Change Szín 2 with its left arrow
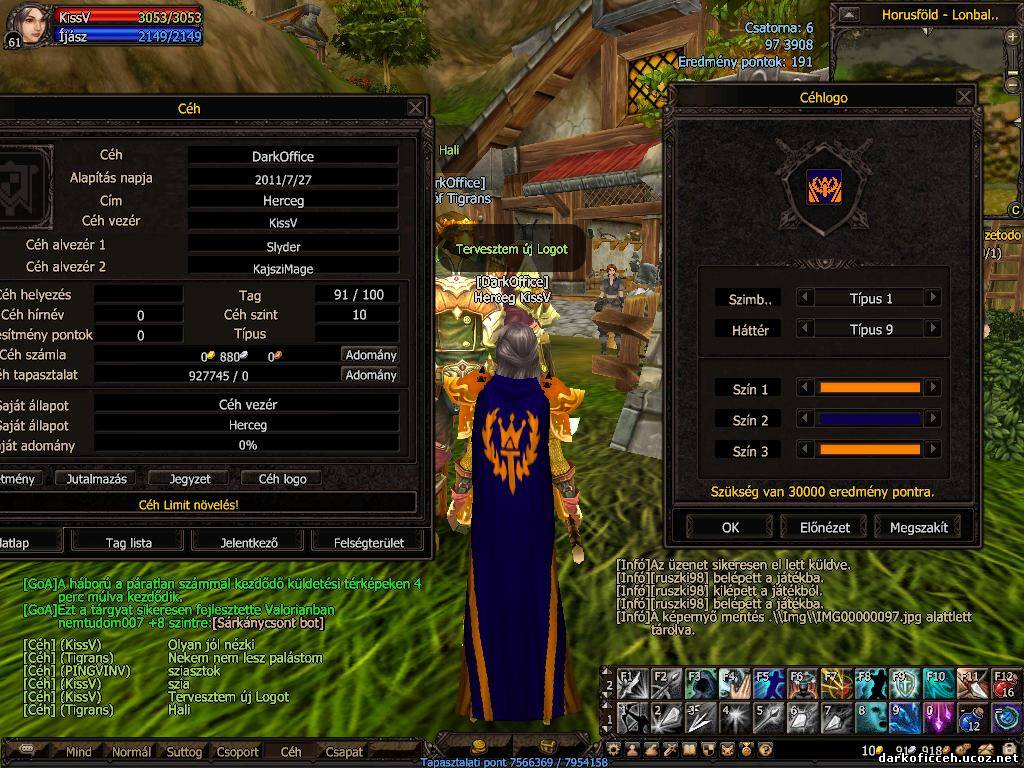The width and height of the screenshot is (1024, 768). 804,420
